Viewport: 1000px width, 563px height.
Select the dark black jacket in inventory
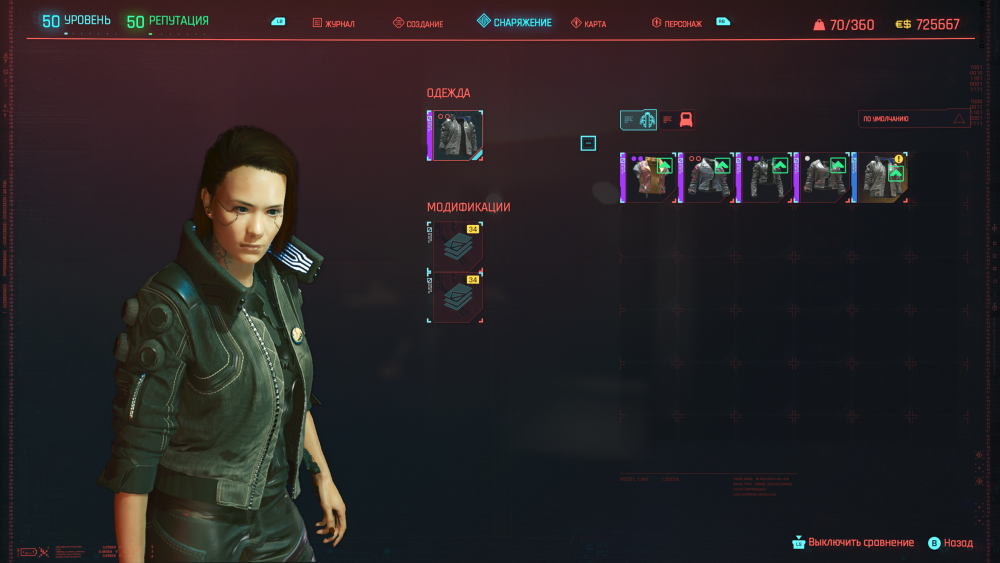(x=765, y=177)
